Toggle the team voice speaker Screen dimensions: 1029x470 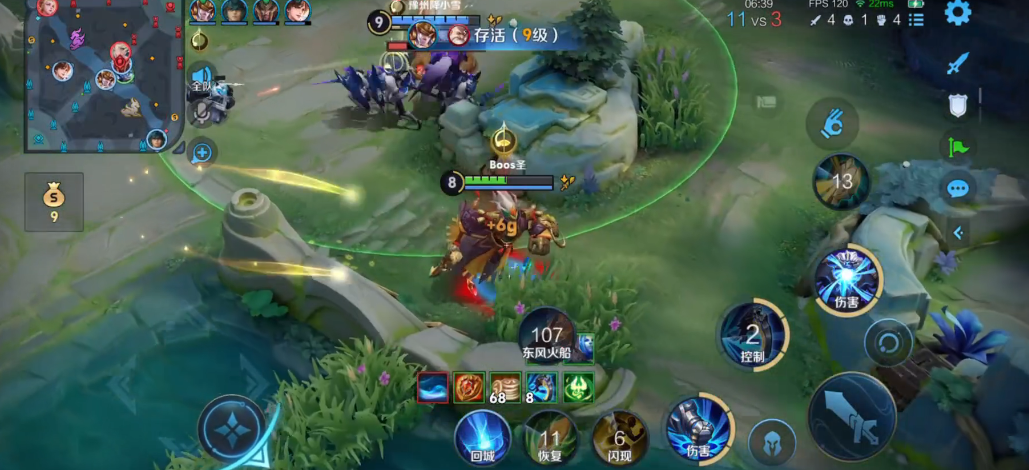202,78
